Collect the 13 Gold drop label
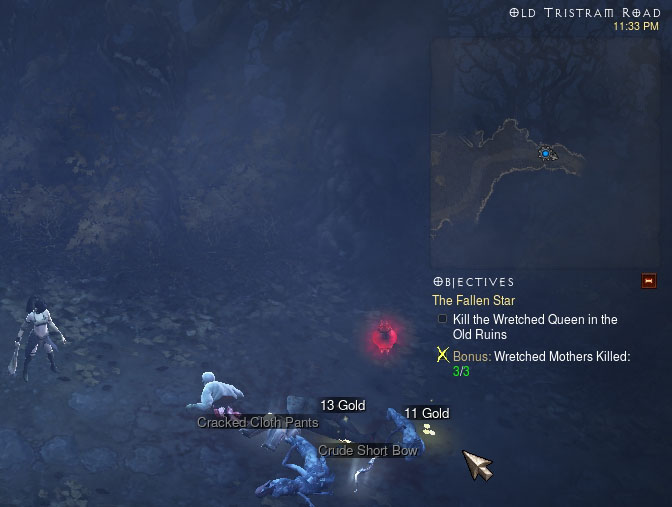This screenshot has height=507, width=672. (x=342, y=405)
